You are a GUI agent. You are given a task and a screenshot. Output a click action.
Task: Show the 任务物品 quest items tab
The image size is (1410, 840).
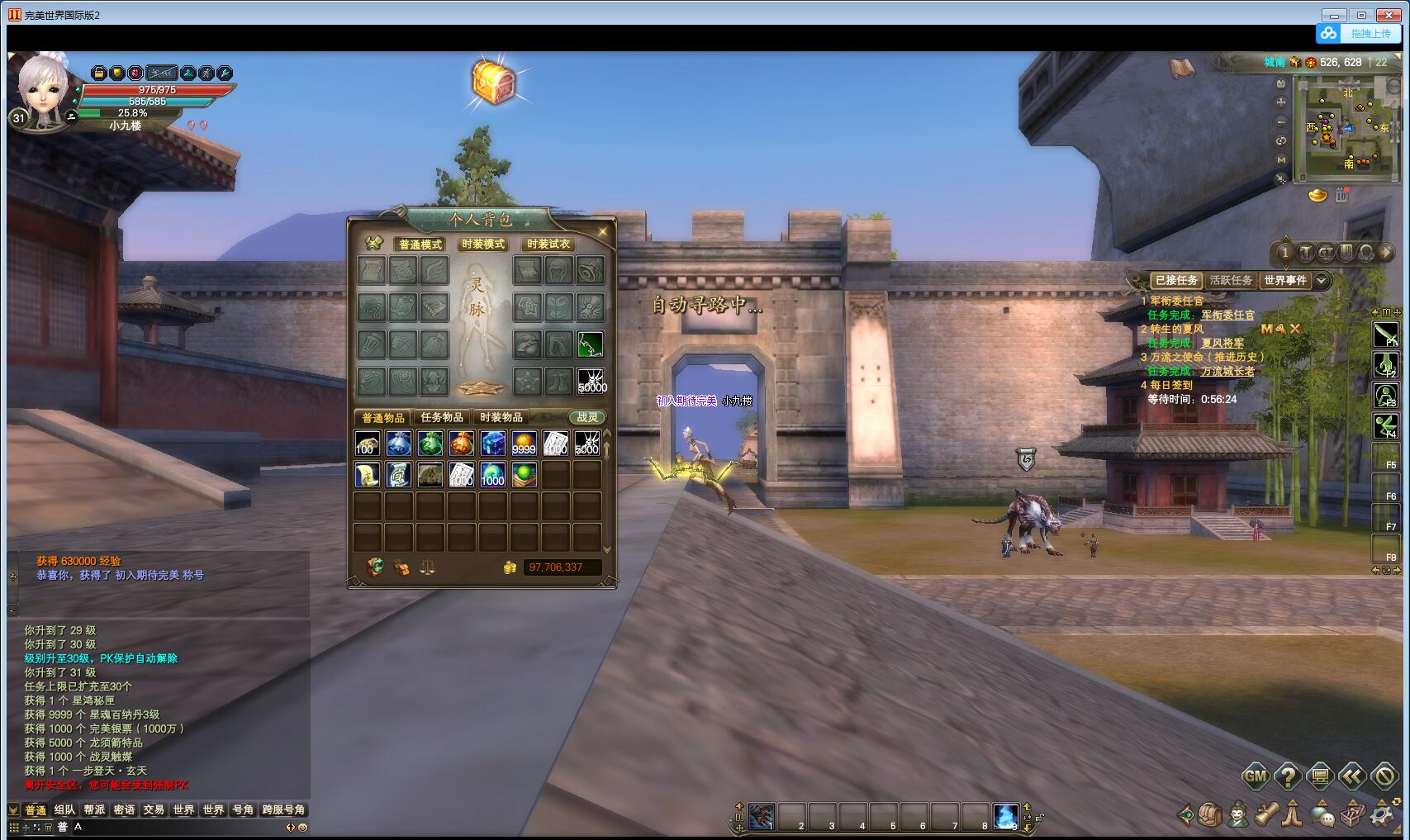[442, 418]
